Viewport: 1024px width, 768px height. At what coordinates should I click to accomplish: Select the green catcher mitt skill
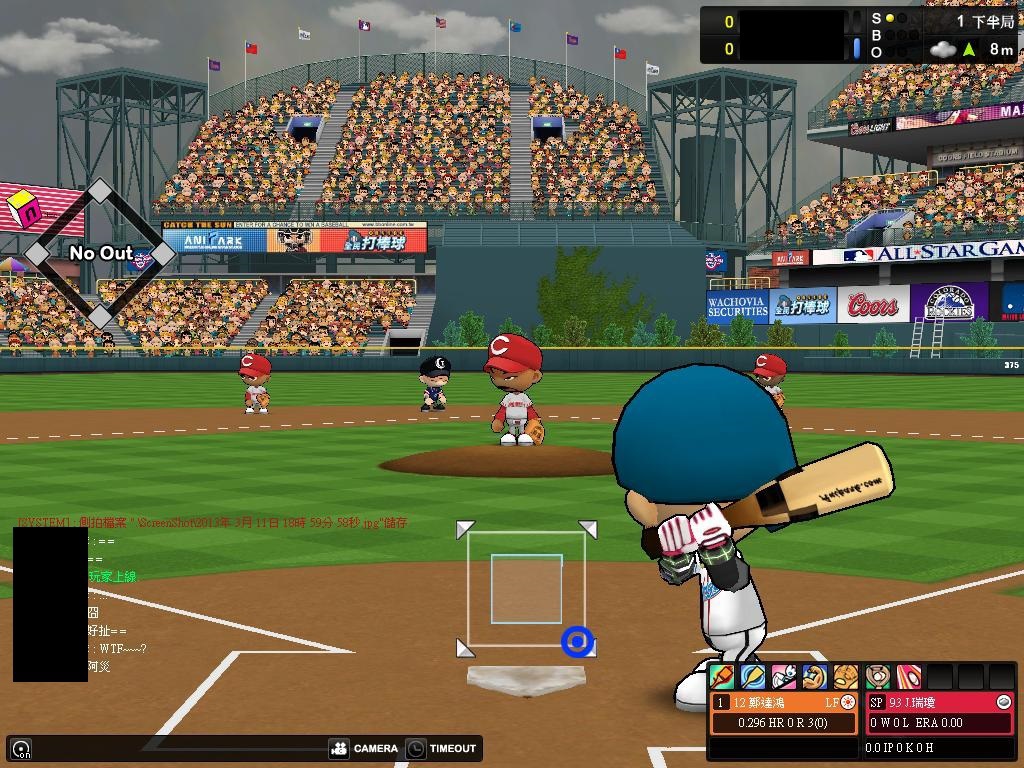tap(877, 677)
